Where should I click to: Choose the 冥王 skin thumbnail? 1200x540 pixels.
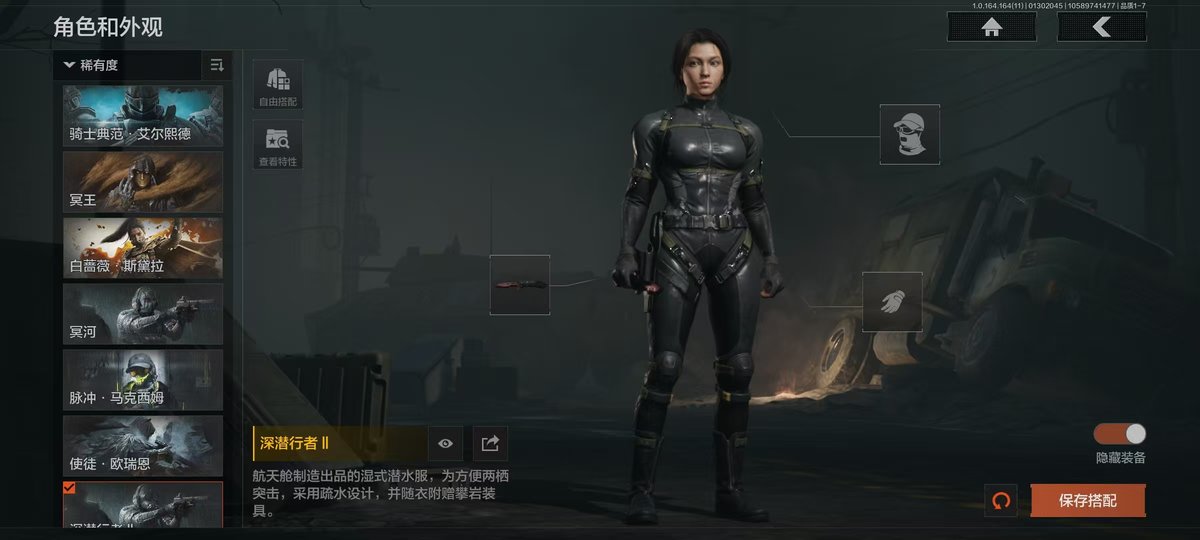[x=143, y=181]
